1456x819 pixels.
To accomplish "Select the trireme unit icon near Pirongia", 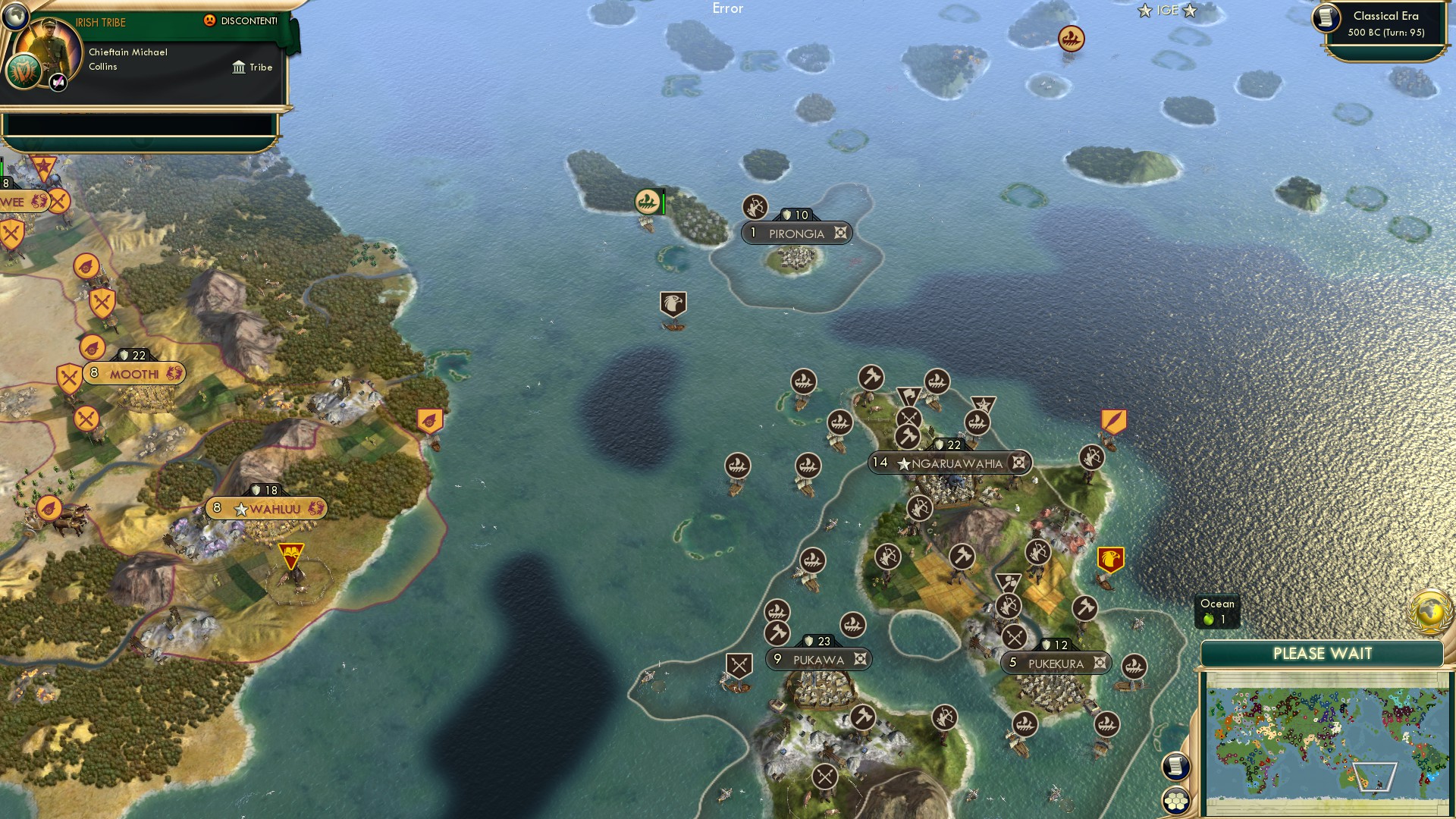I will [646, 201].
